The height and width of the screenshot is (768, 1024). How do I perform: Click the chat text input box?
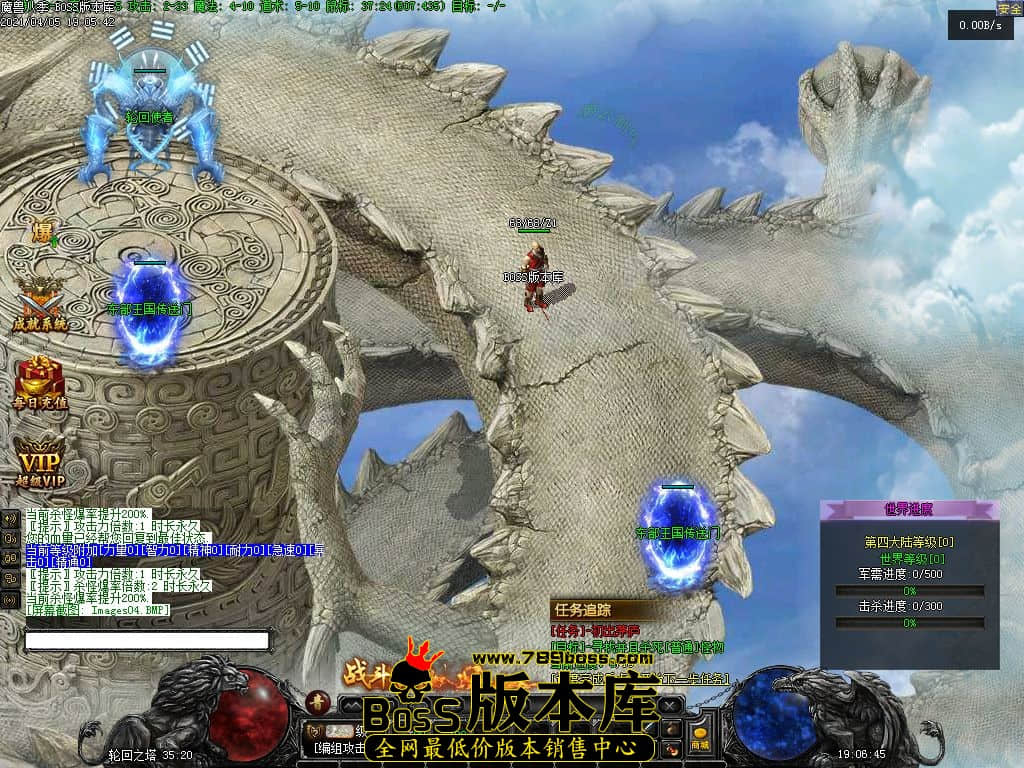point(147,640)
